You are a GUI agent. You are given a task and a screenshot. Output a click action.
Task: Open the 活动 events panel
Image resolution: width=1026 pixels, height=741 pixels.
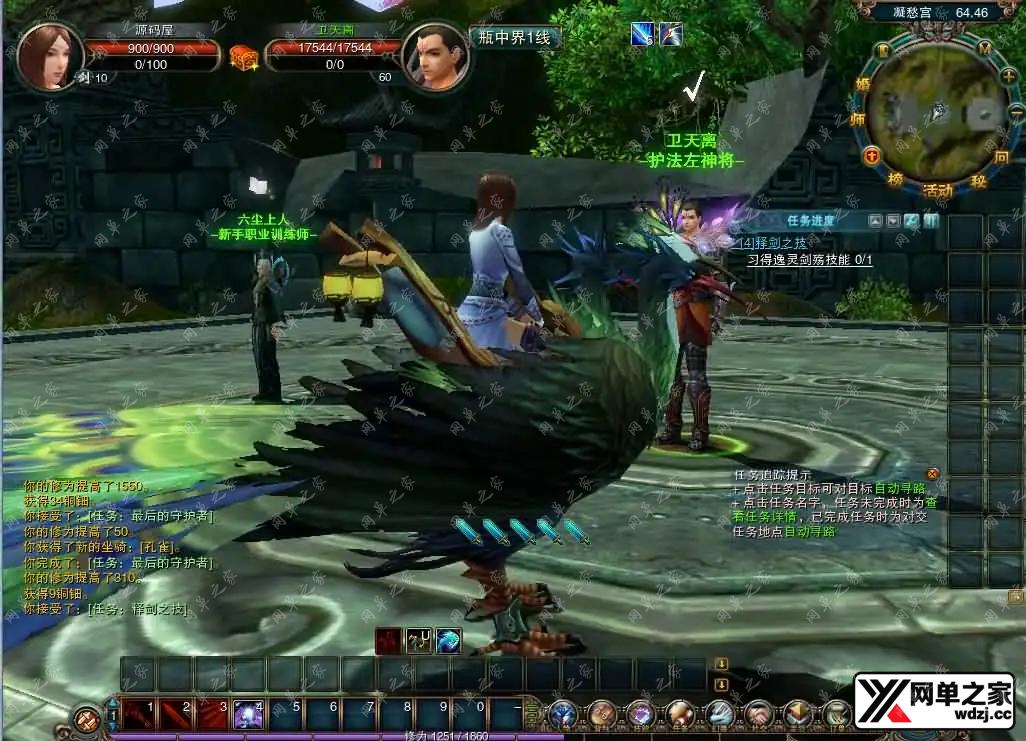pyautogui.click(x=937, y=189)
